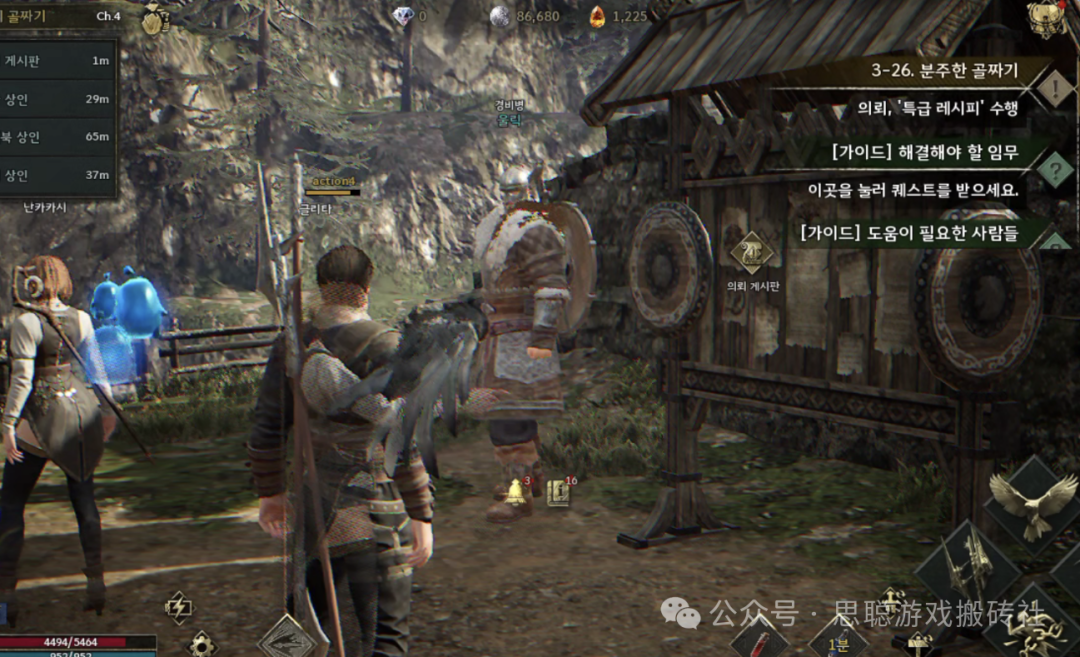The image size is (1080, 657).
Task: Open settings with the gear icon
Action: 202,644
